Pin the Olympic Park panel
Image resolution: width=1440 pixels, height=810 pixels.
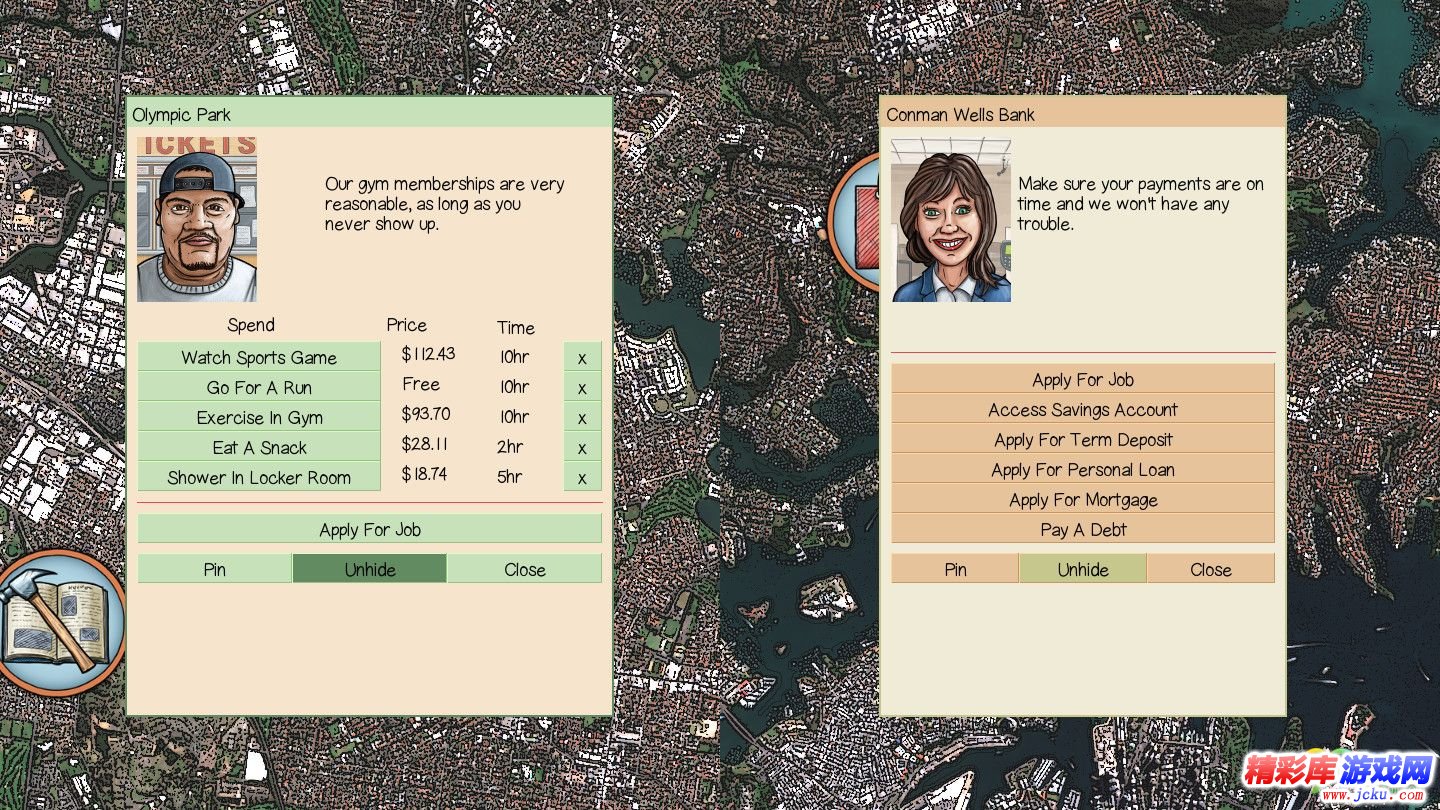(215, 569)
